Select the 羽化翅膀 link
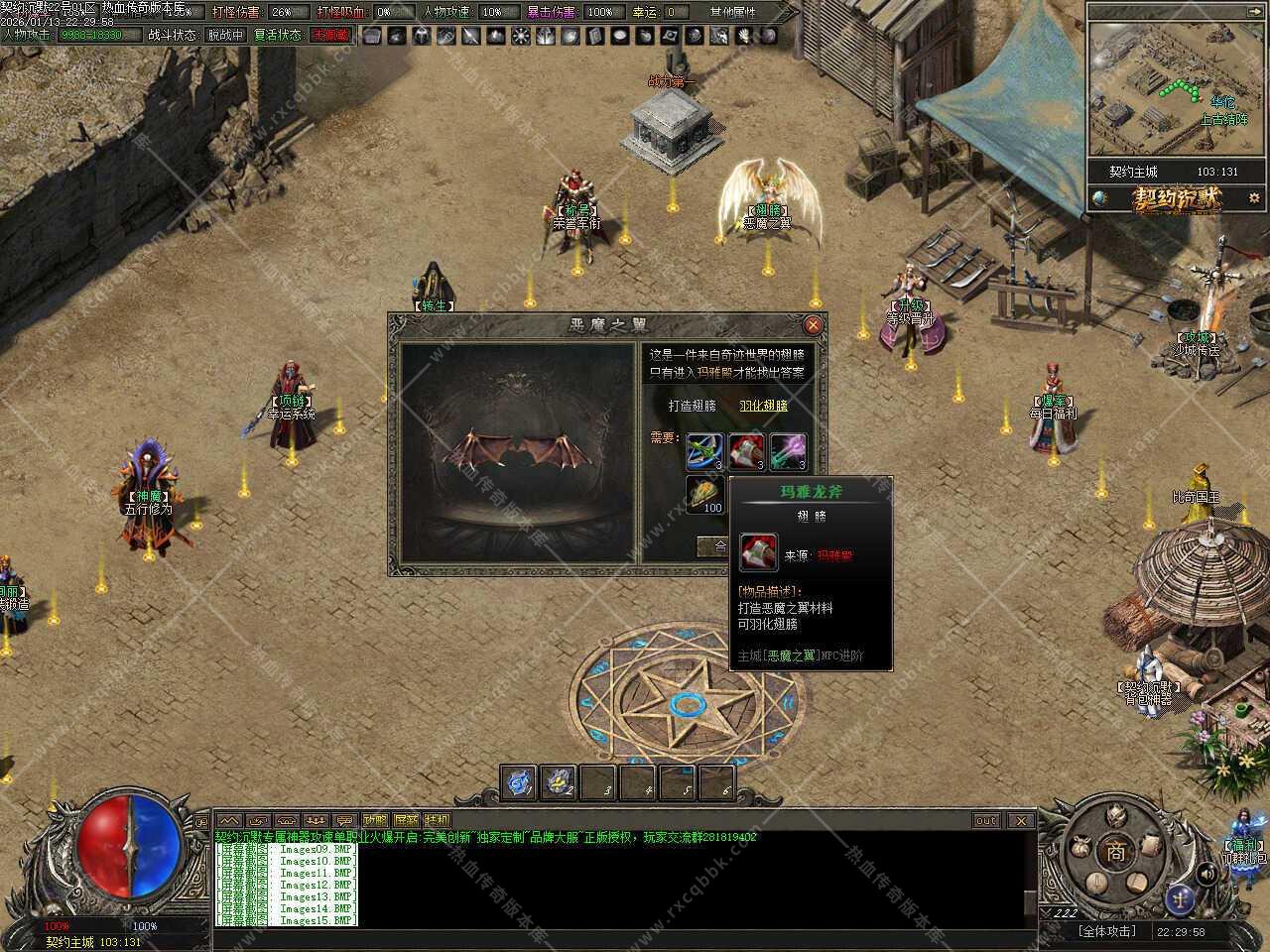Screen dimensions: 1270x952 pos(763,406)
